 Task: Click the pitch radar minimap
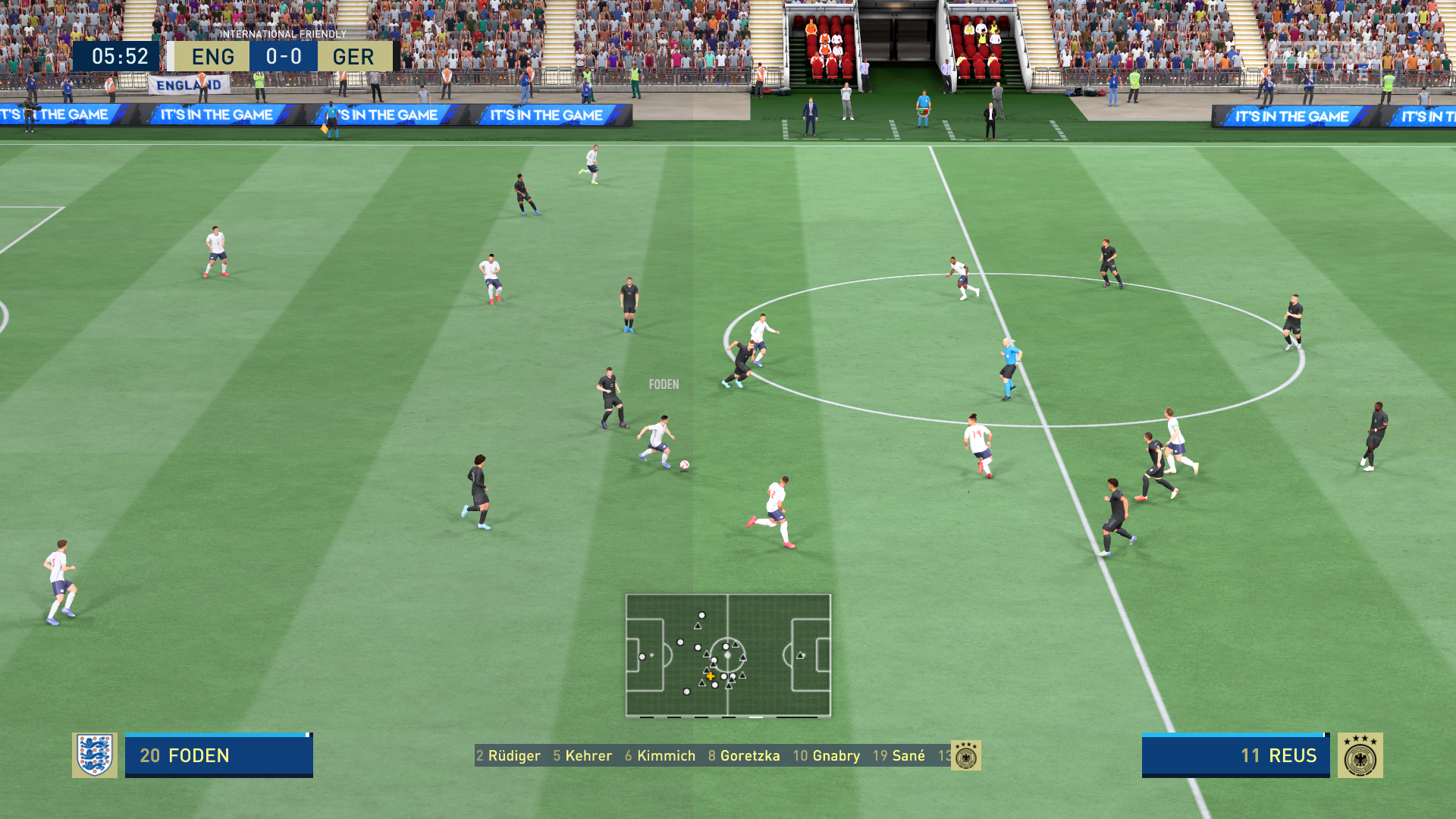(x=728, y=655)
